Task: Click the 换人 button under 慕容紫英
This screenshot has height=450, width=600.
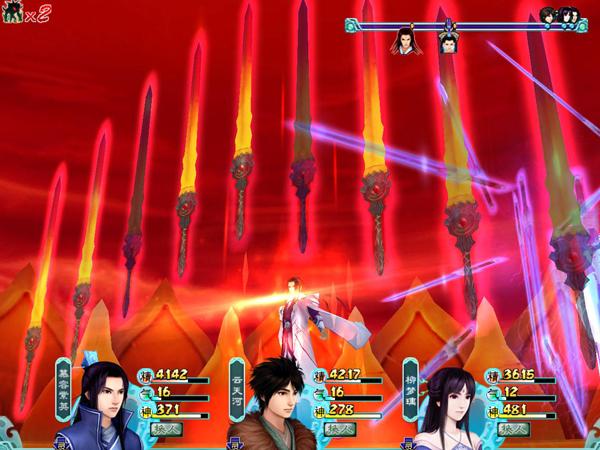Action: (x=165, y=430)
